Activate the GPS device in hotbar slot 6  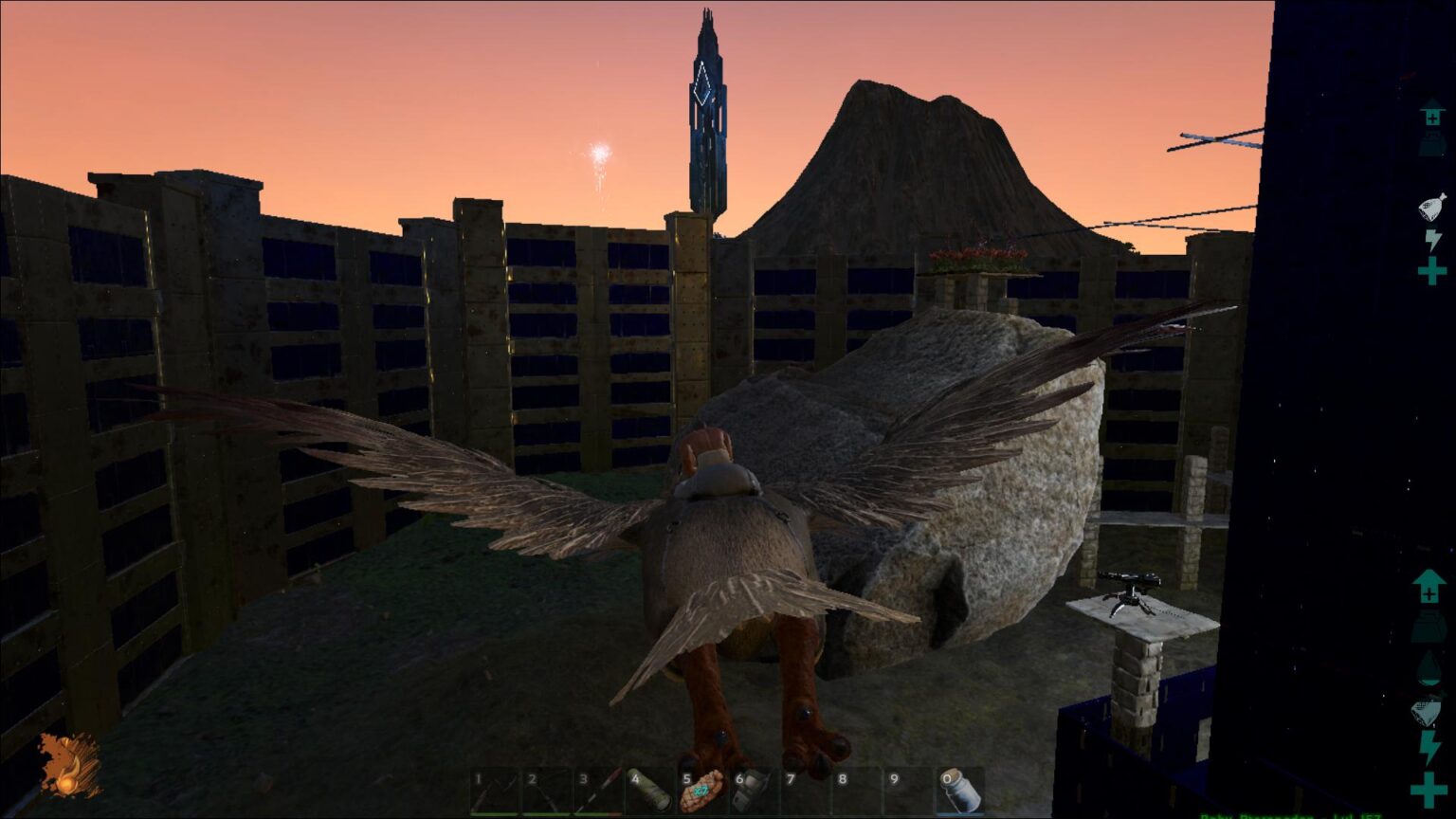point(753,791)
